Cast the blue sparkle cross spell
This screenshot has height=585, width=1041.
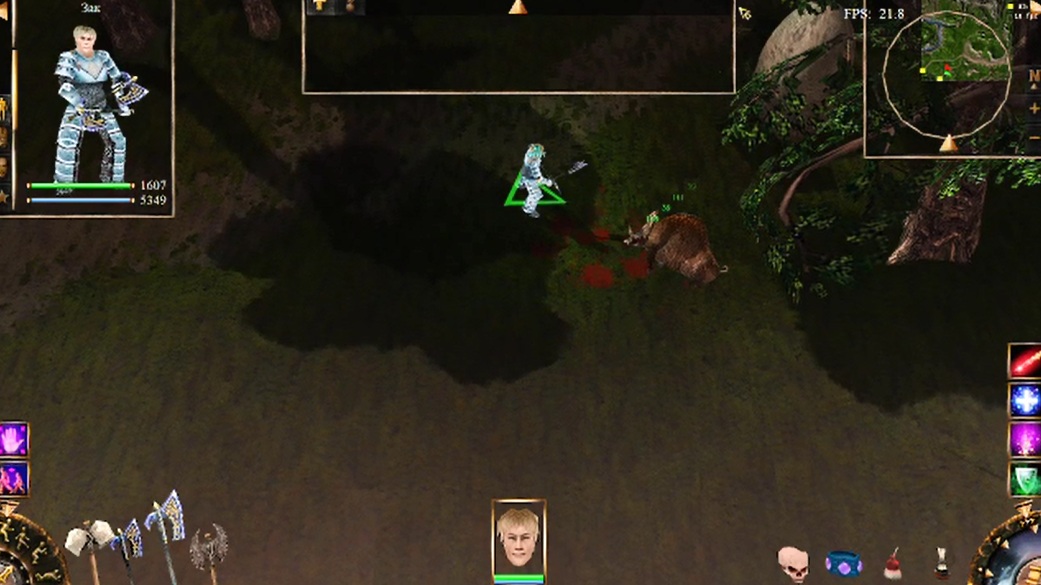coord(1025,401)
